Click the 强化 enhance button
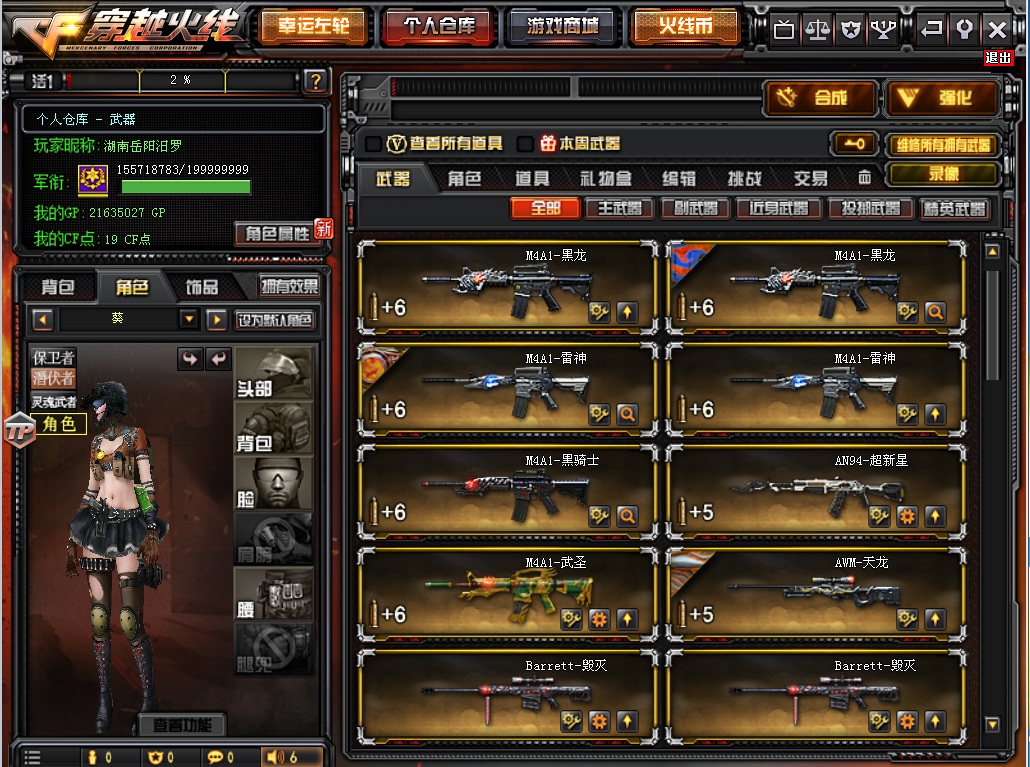Screen dimensions: 1030x767 click(943, 98)
